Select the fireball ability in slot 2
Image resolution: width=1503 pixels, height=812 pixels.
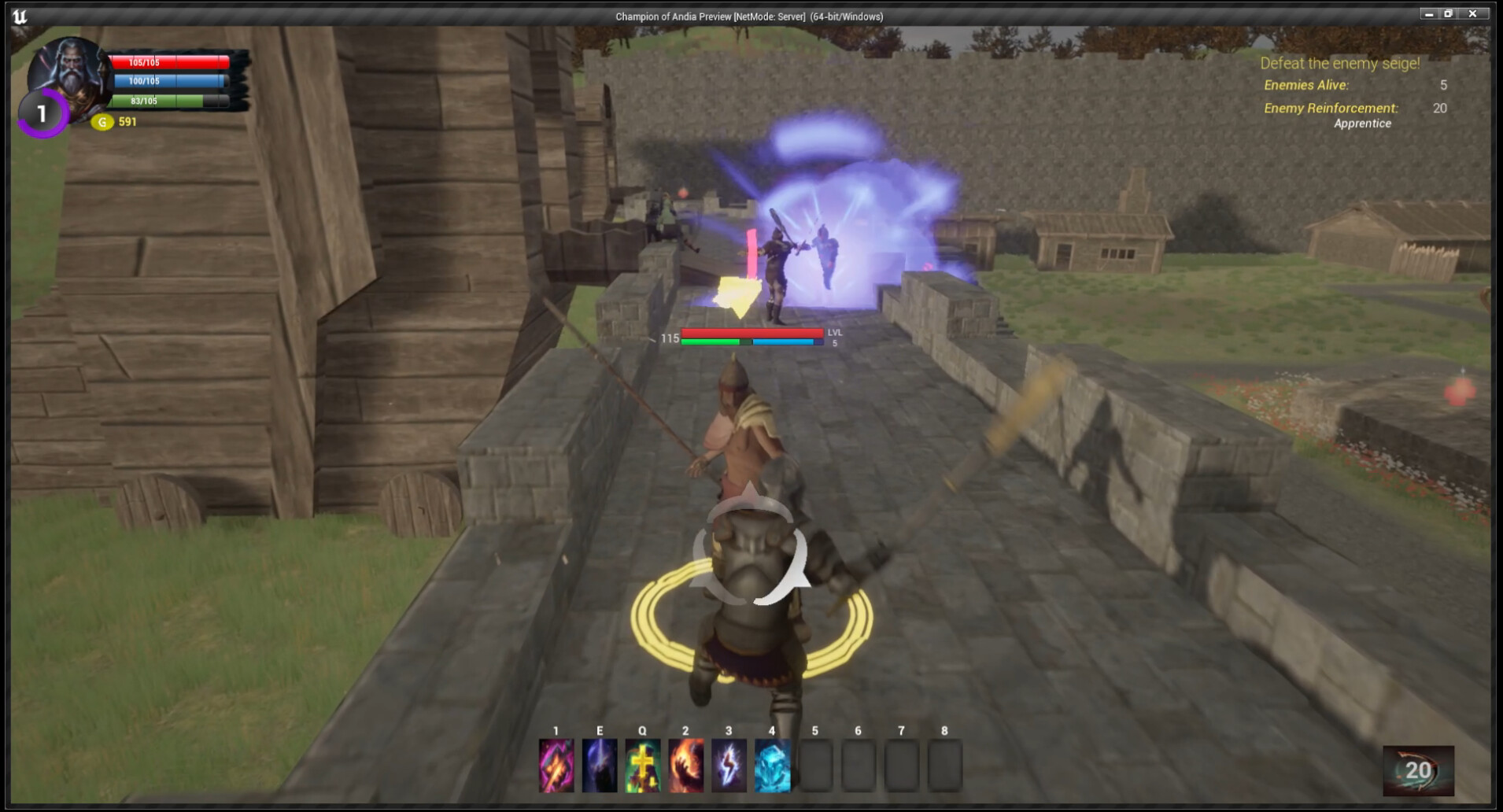coord(685,767)
